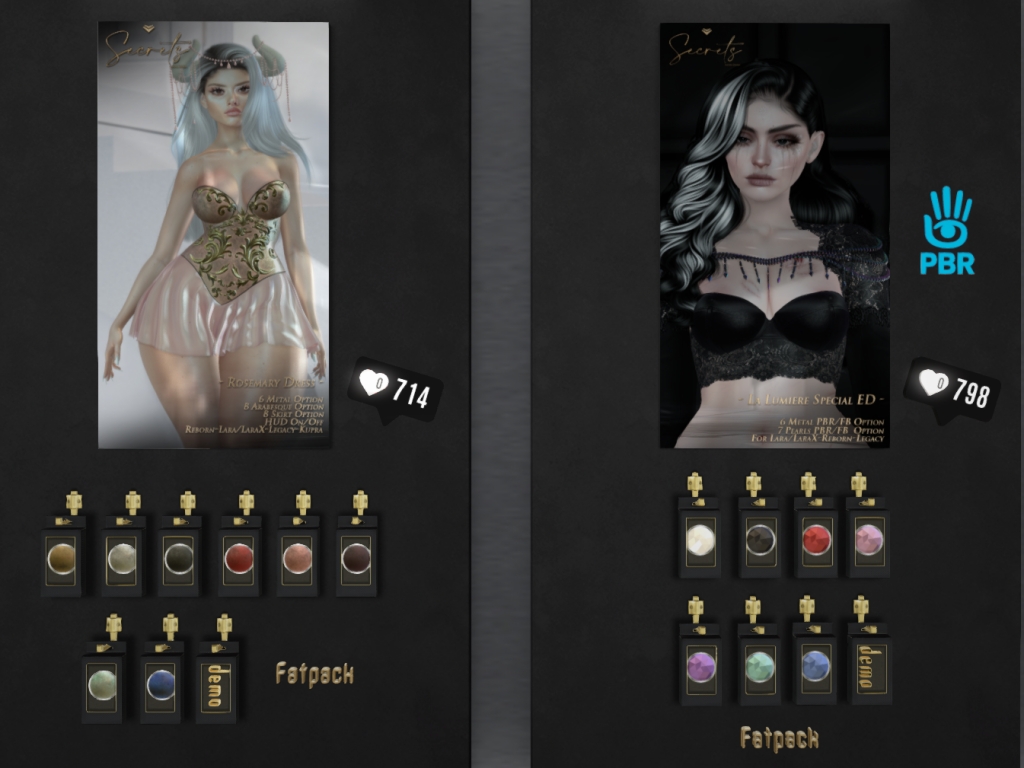The width and height of the screenshot is (1024, 768).
Task: Select the gold Rosemary Dress color tag
Action: (63, 555)
